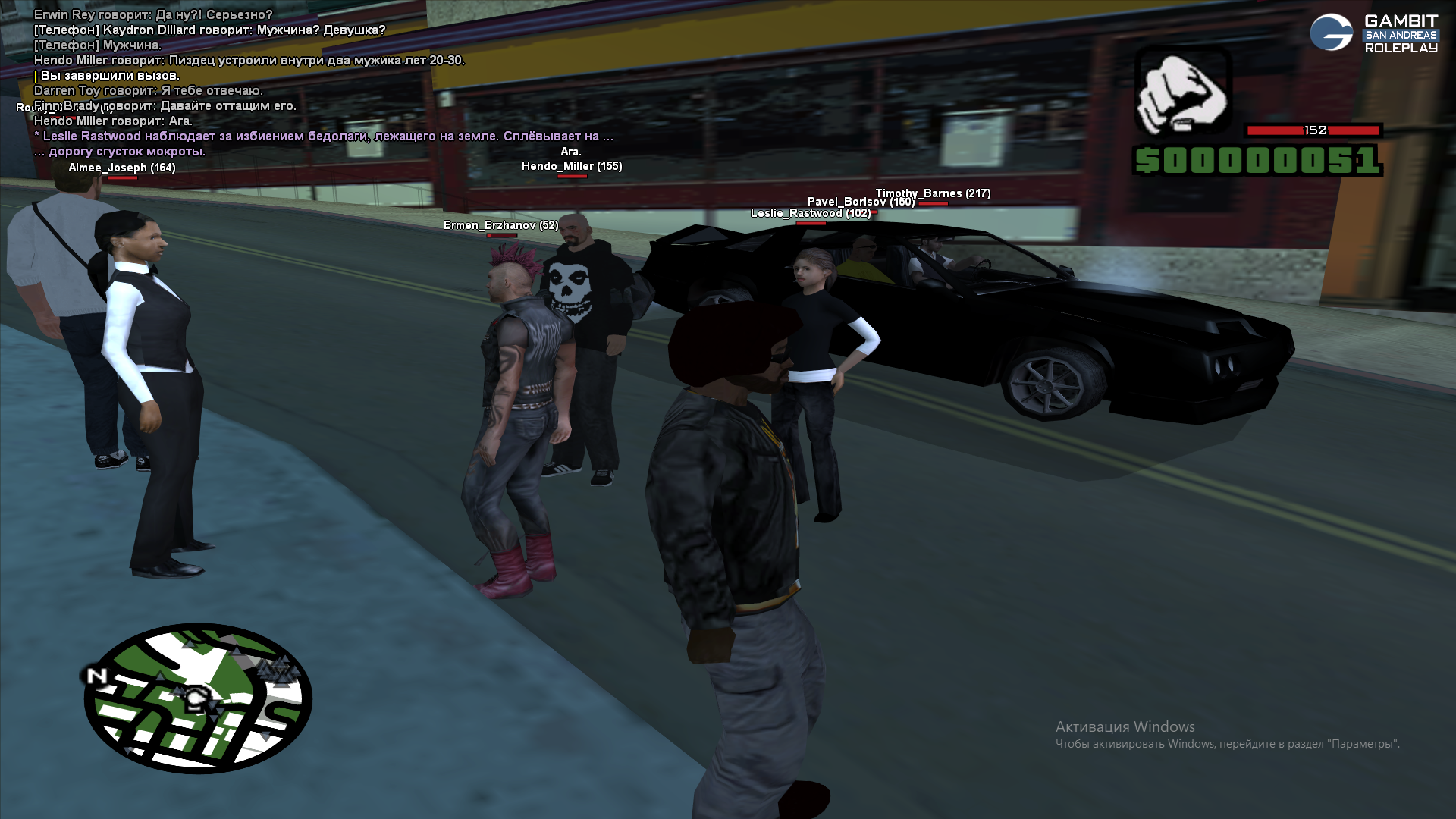
Task: Click the north marker on the radar
Action: [x=96, y=676]
